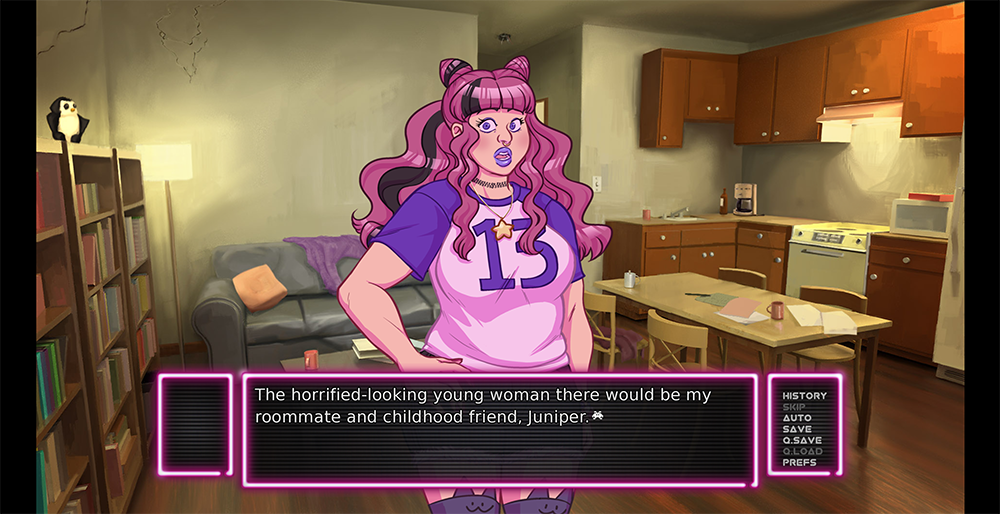
Task: Turn on Auto text advance
Action: tap(797, 418)
